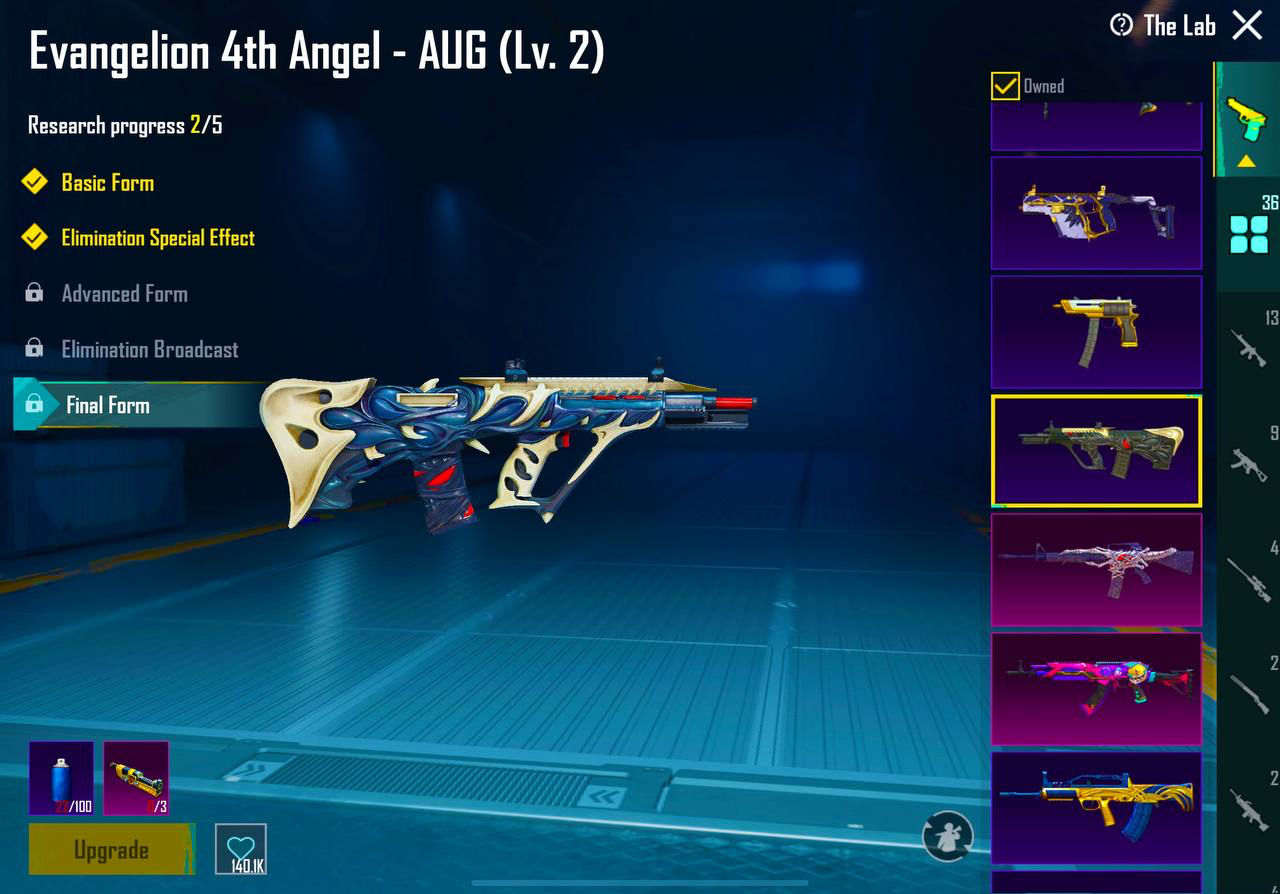Screen dimensions: 1280x894
Task: Select the Advanced Form locked entry
Action: [x=124, y=293]
